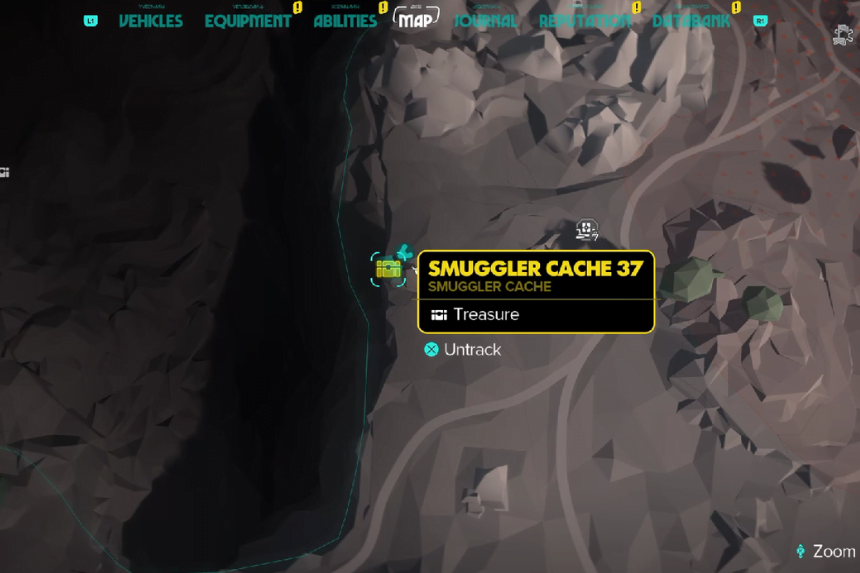Screen dimensions: 860x573
Task: Click the robot icon in the top corner
Action: point(842,34)
